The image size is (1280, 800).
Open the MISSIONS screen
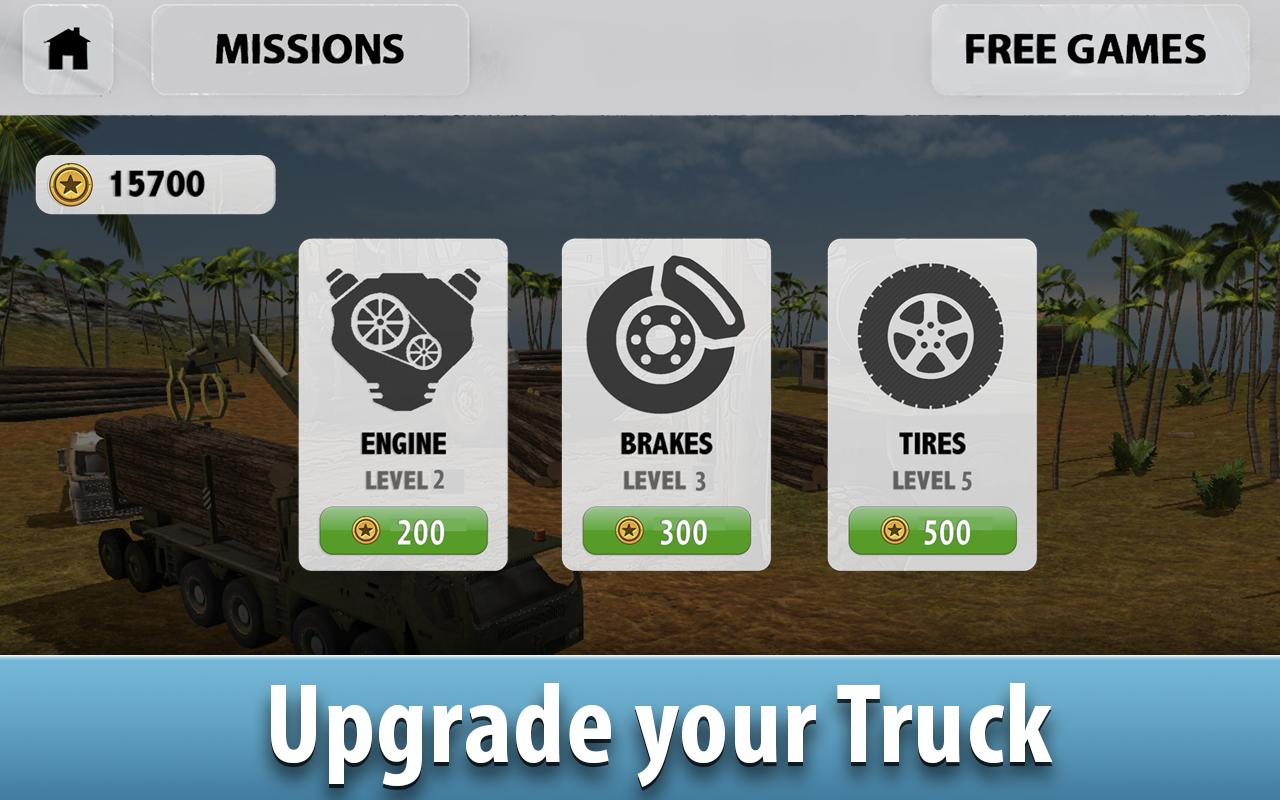[x=310, y=46]
